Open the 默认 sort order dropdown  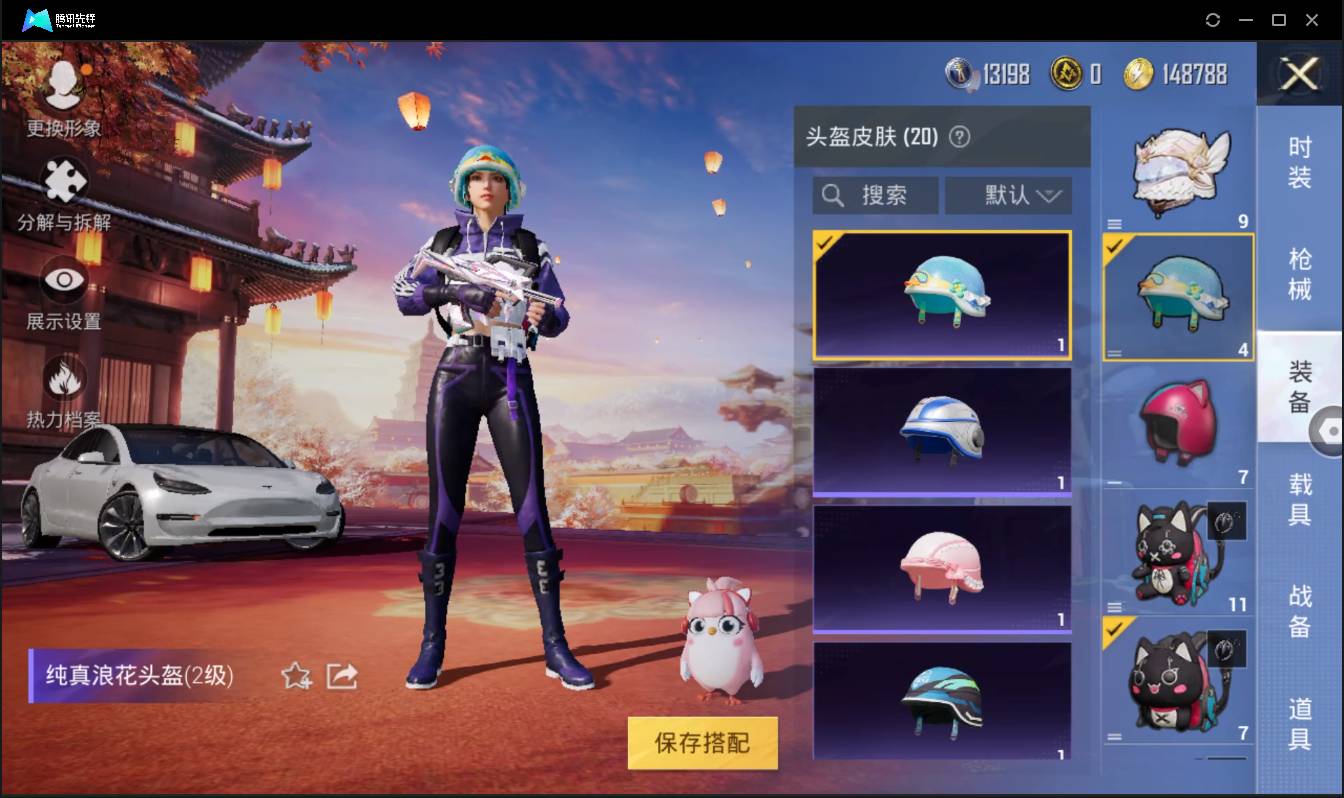click(x=1008, y=195)
